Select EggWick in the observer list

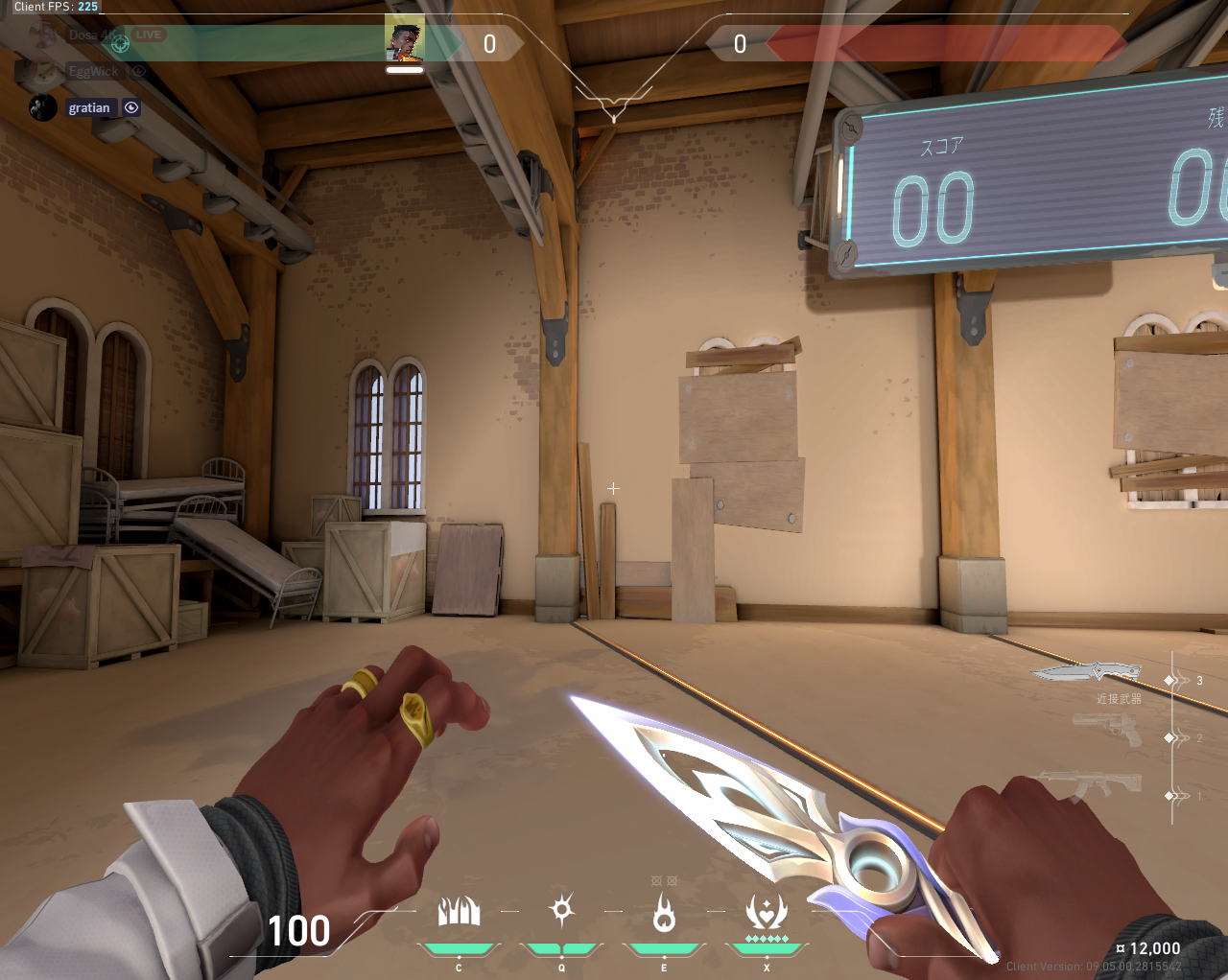click(93, 72)
